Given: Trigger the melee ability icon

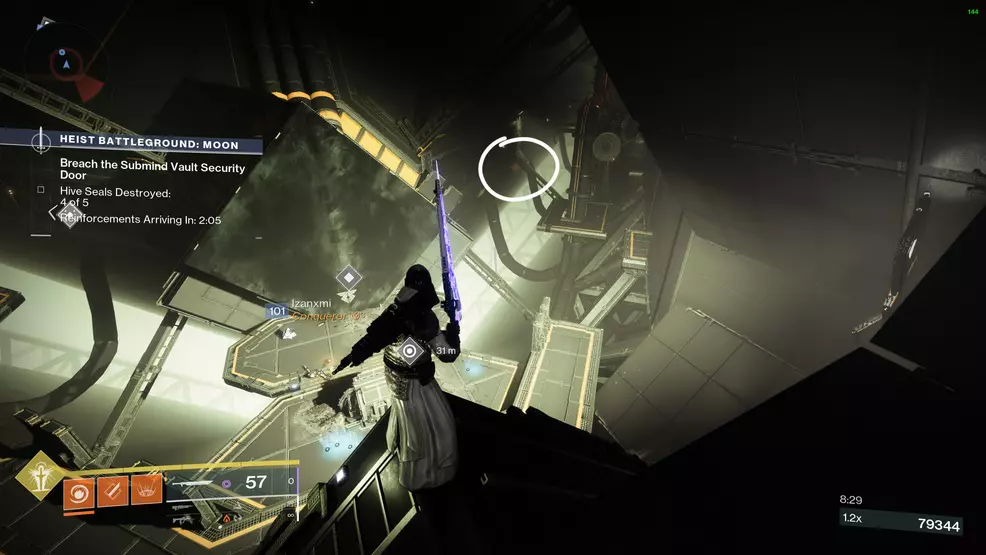Looking at the screenshot, I should pyautogui.click(x=112, y=494).
